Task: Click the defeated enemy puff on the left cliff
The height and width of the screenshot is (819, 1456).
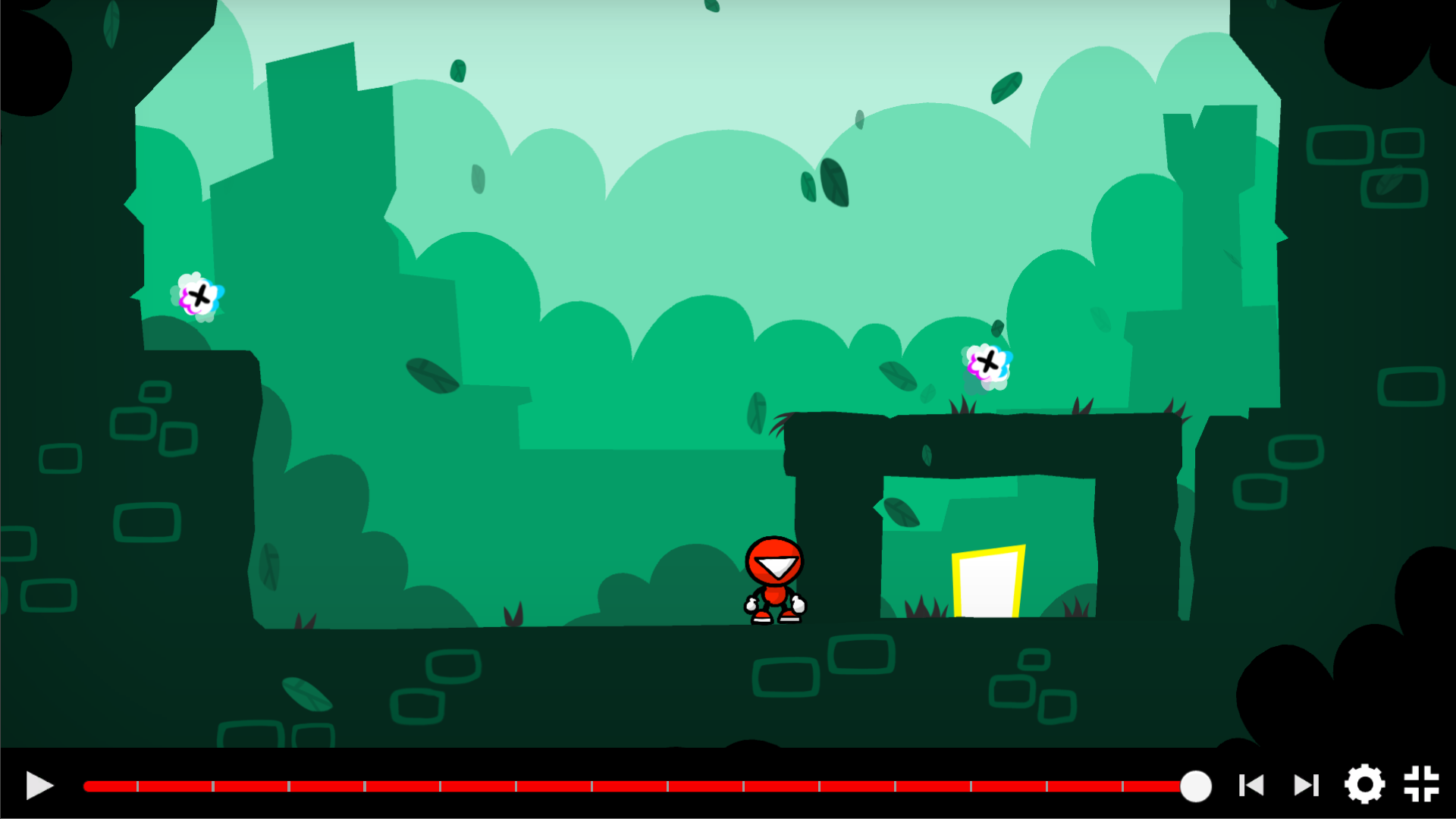Action: tap(197, 297)
